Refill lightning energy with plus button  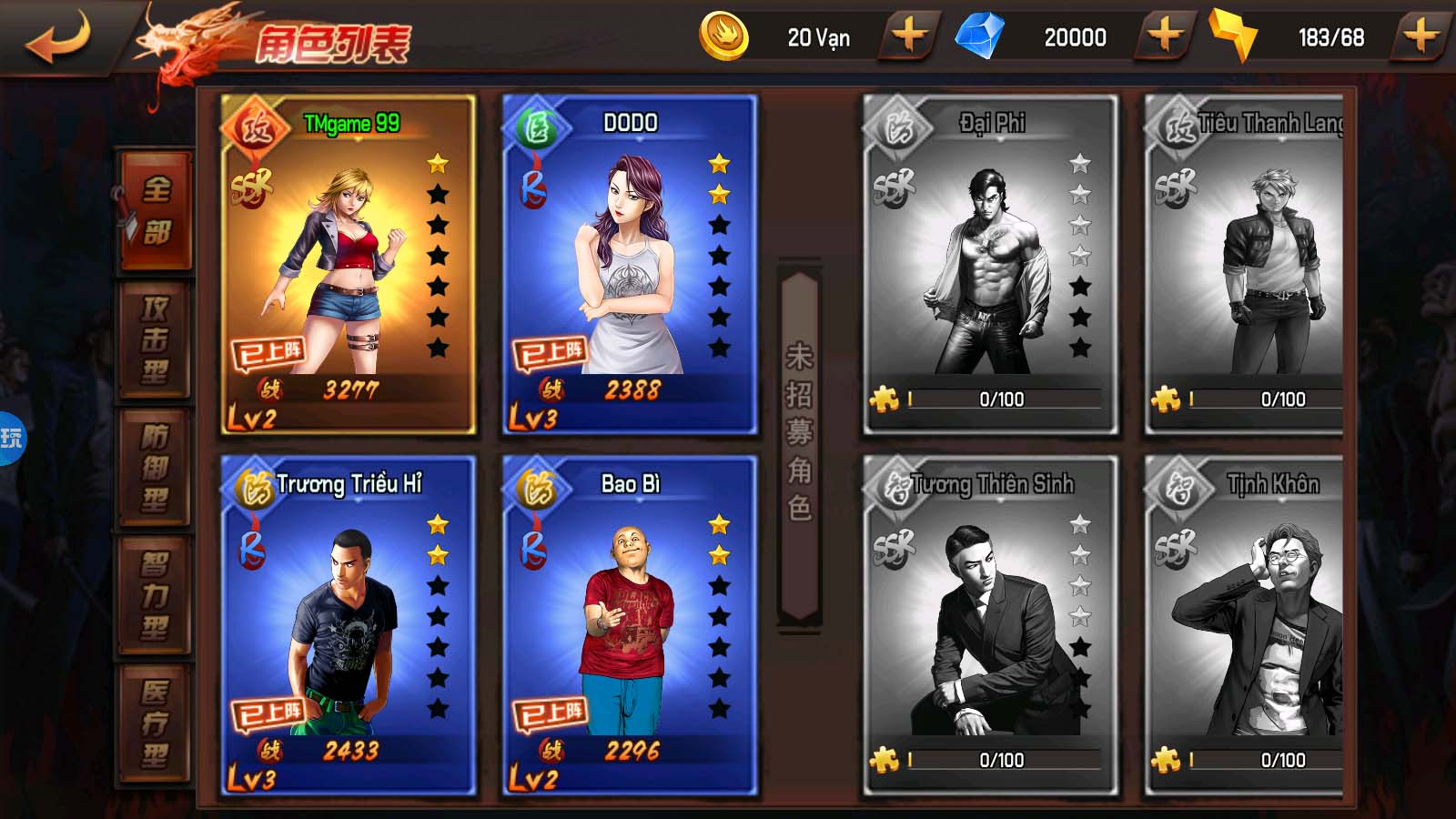pos(1421,37)
